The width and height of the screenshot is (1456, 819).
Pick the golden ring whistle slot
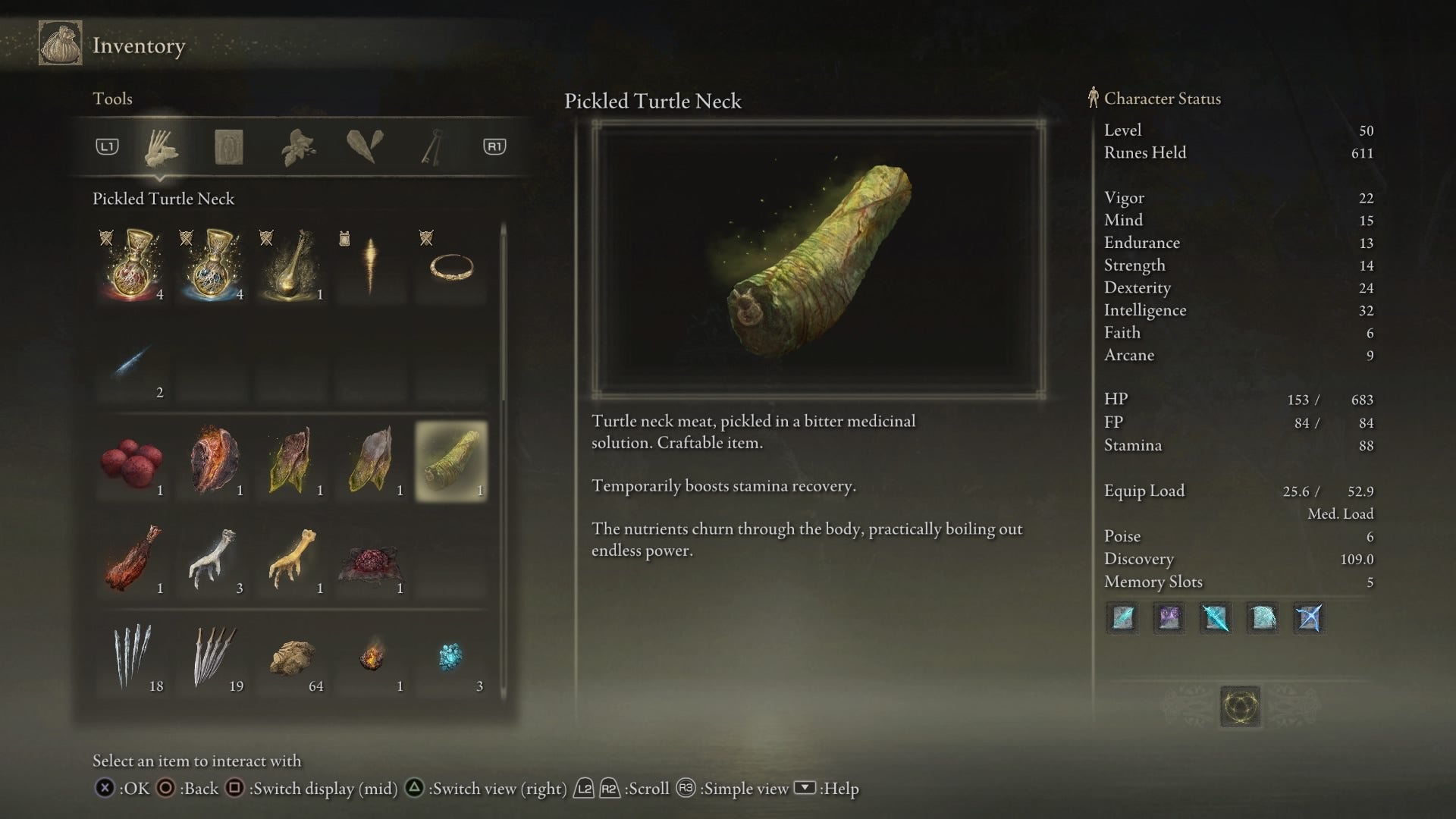click(x=451, y=265)
